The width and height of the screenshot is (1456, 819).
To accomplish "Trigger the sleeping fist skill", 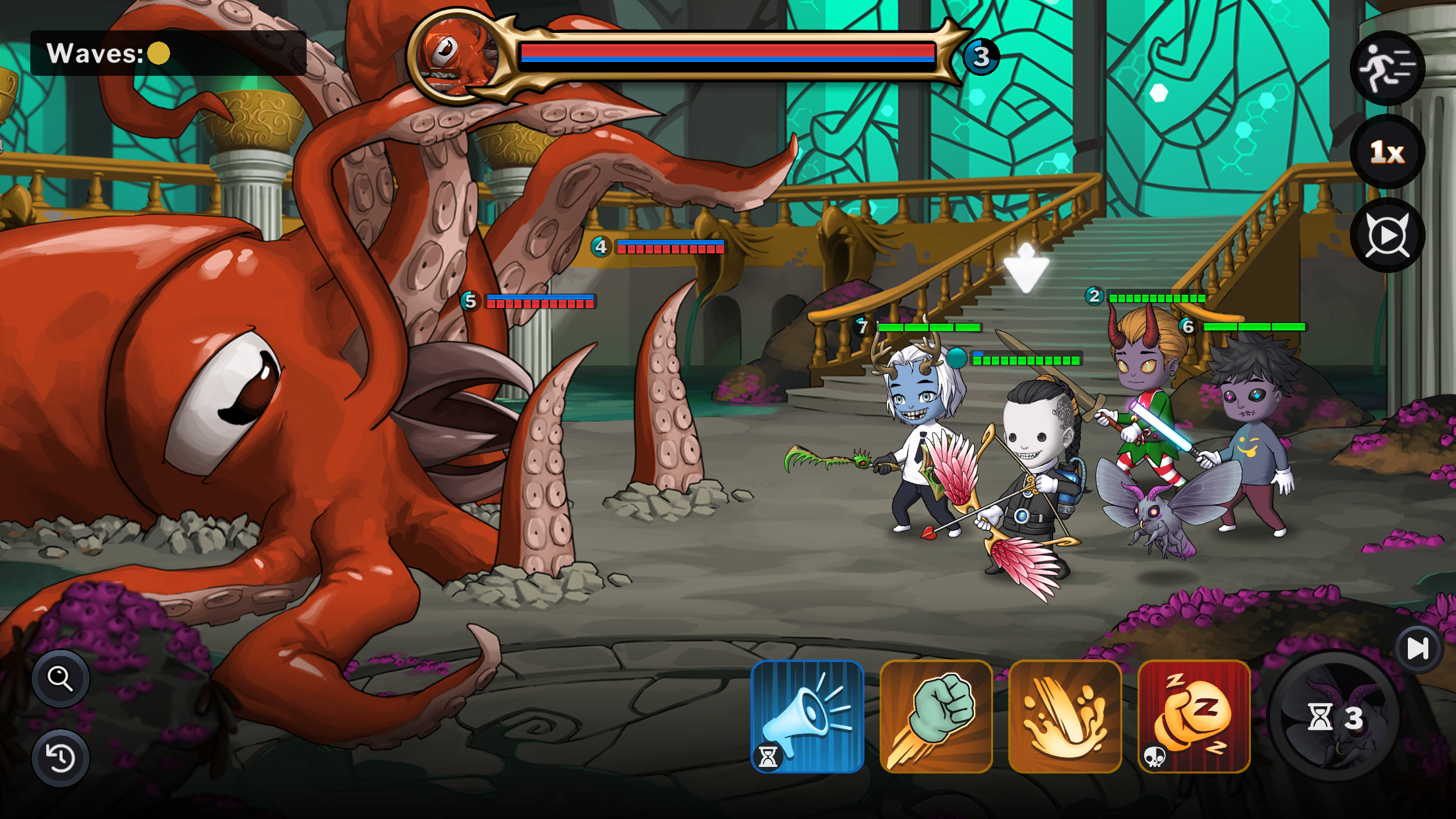I will (1194, 716).
